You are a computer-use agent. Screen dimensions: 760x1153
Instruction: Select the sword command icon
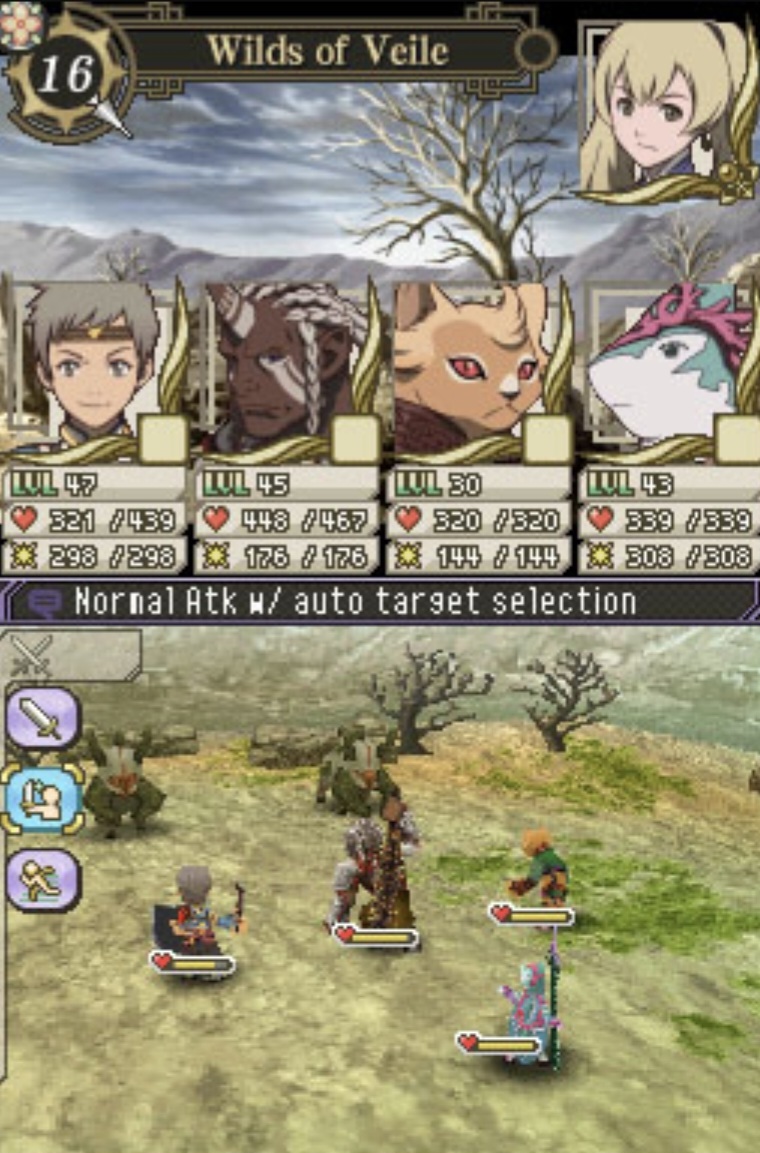(x=43, y=718)
